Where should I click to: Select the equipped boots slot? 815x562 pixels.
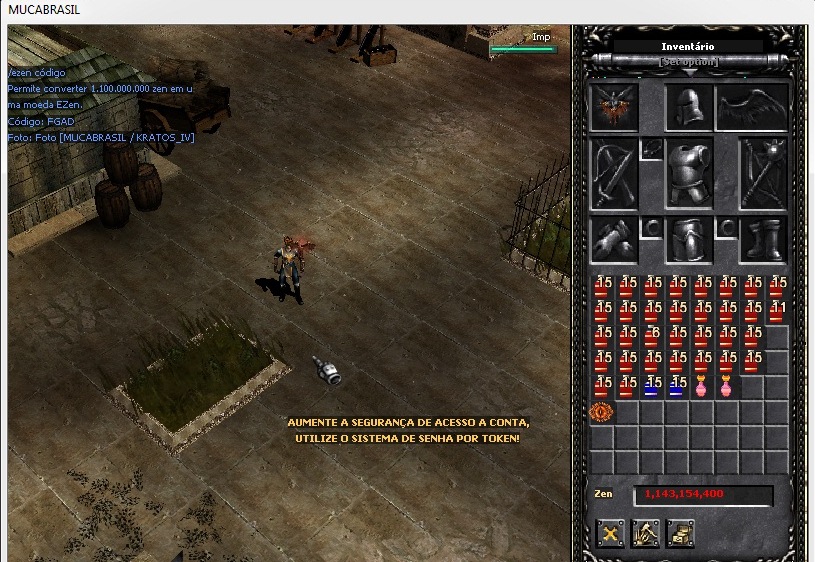tap(764, 240)
